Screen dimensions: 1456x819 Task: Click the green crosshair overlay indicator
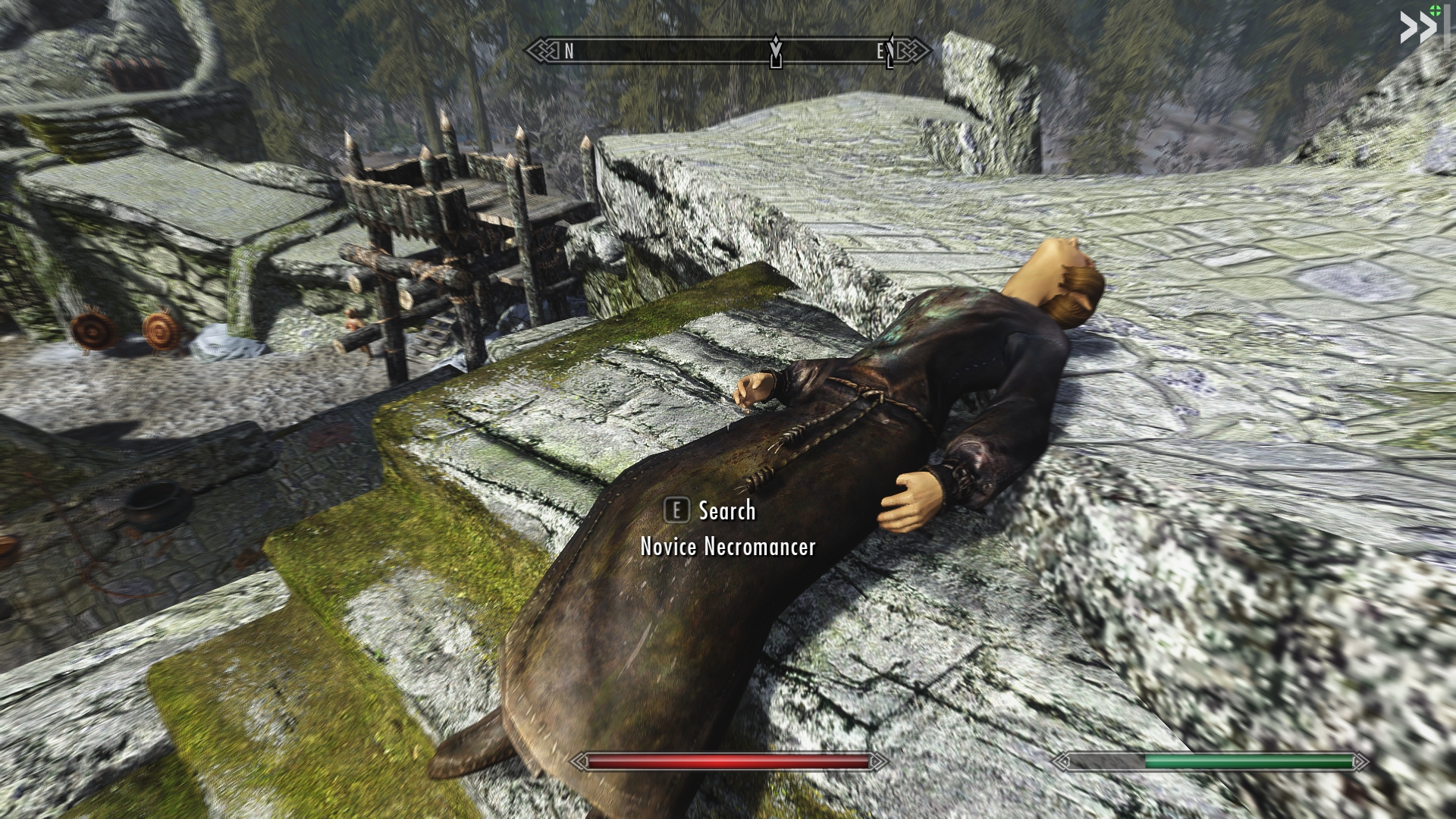(1434, 10)
